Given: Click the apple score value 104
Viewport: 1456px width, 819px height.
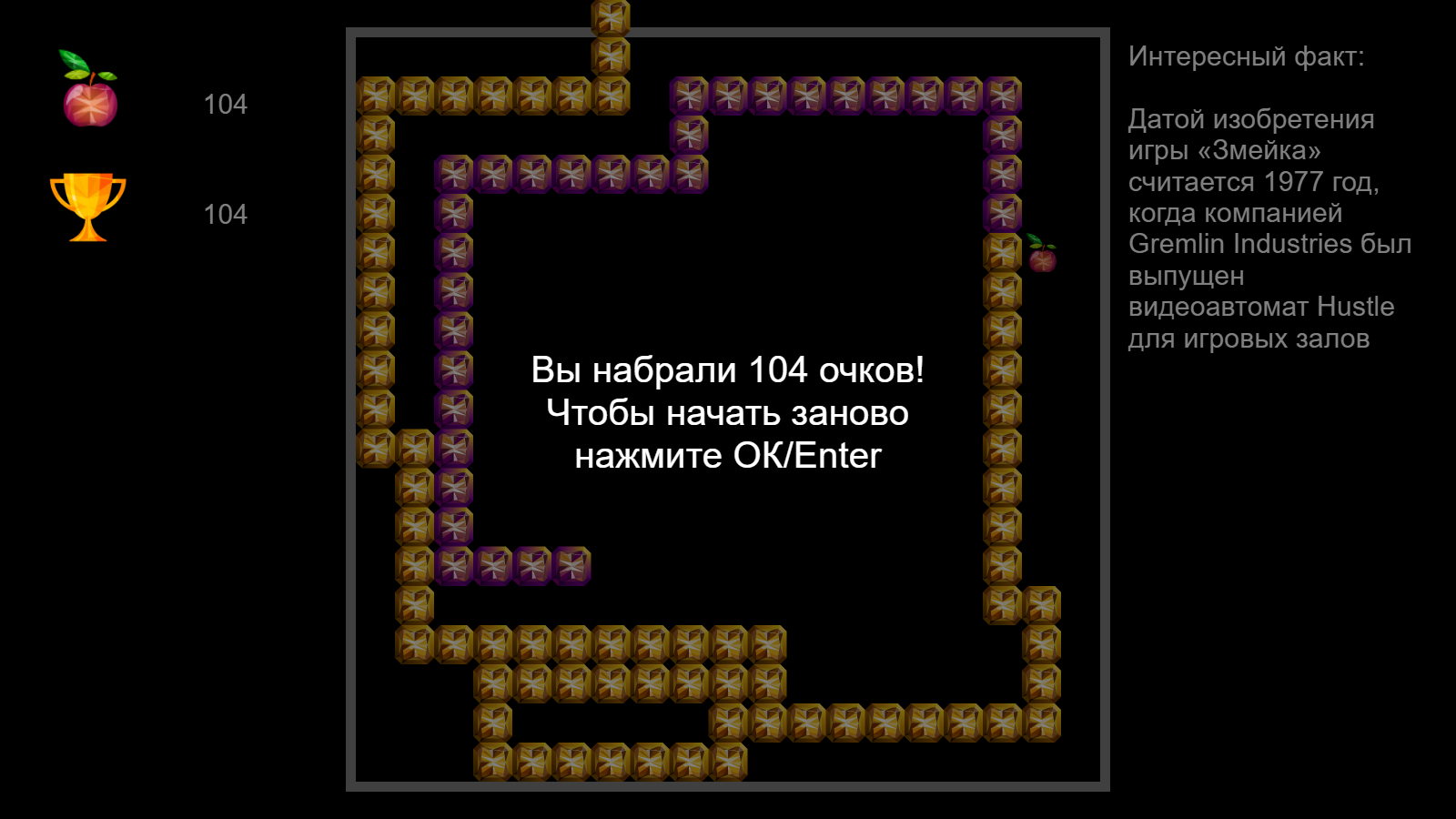Looking at the screenshot, I should click(x=226, y=105).
